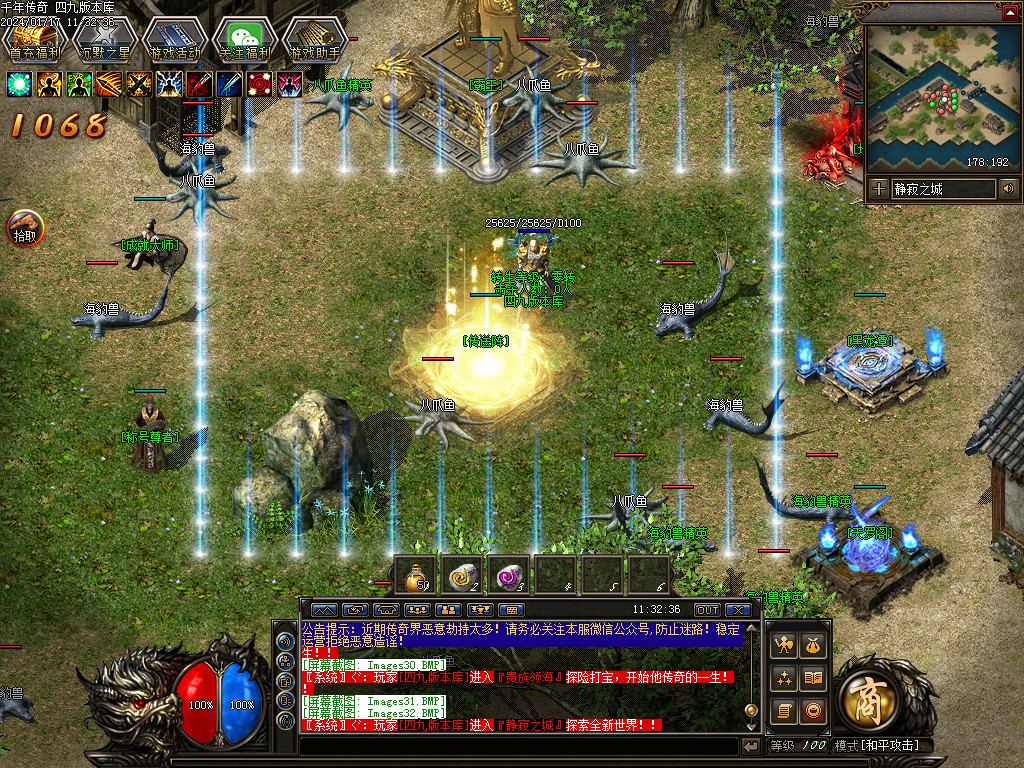Click the 拾取 pickup button
The height and width of the screenshot is (768, 1024).
click(x=24, y=228)
